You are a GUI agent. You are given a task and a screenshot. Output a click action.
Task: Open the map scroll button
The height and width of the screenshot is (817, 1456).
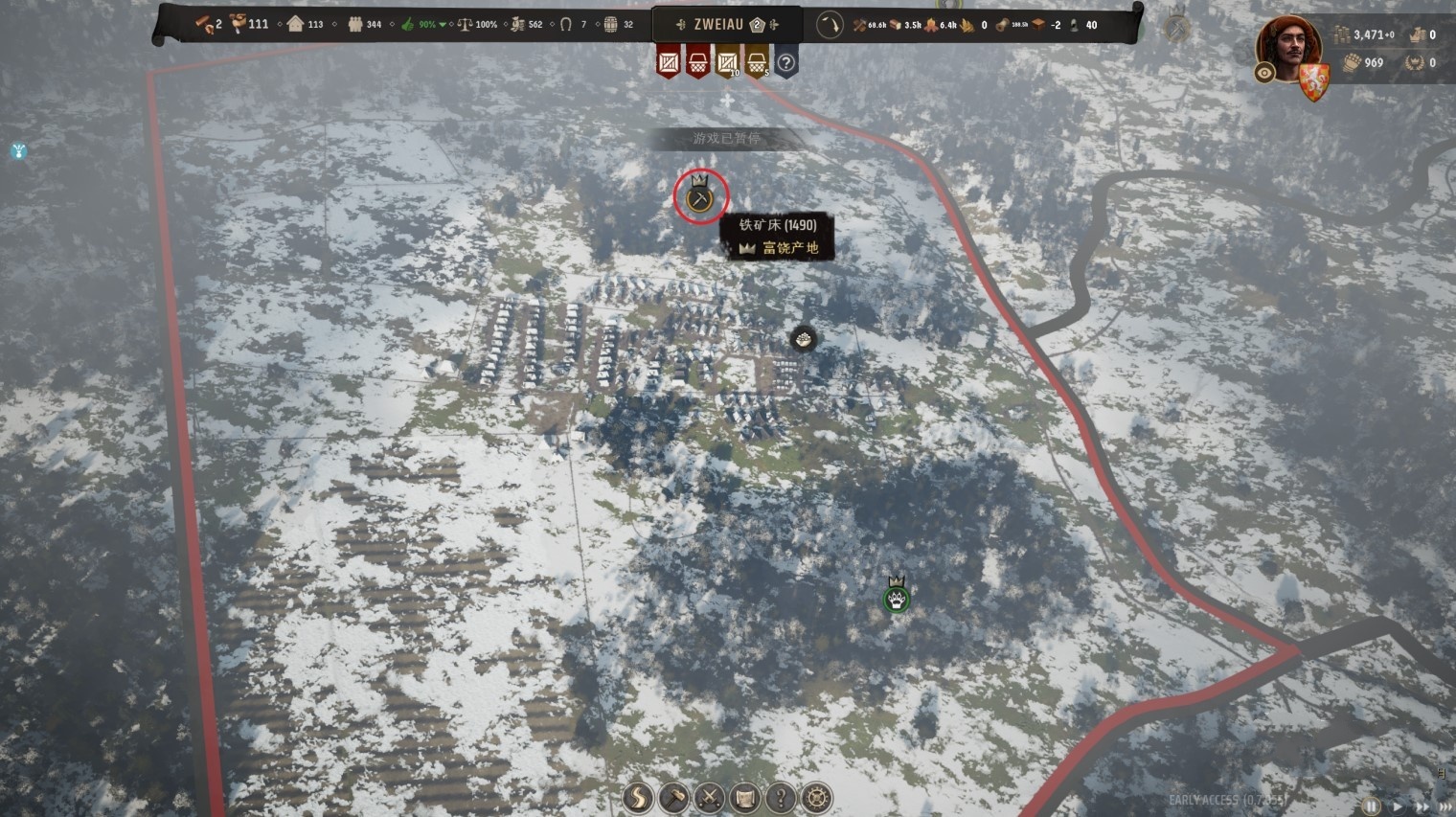click(x=745, y=797)
